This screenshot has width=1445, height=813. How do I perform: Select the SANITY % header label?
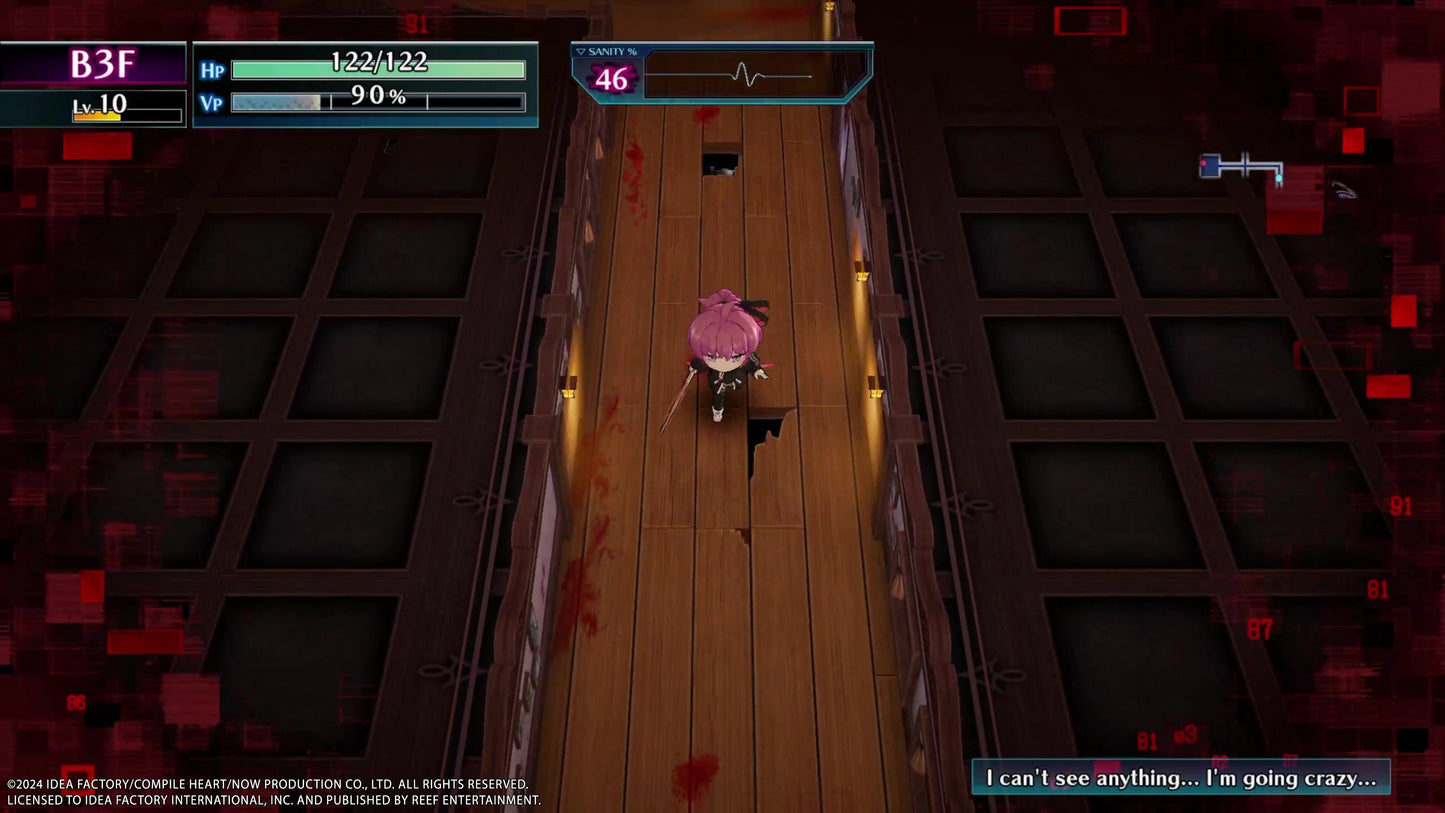(614, 50)
